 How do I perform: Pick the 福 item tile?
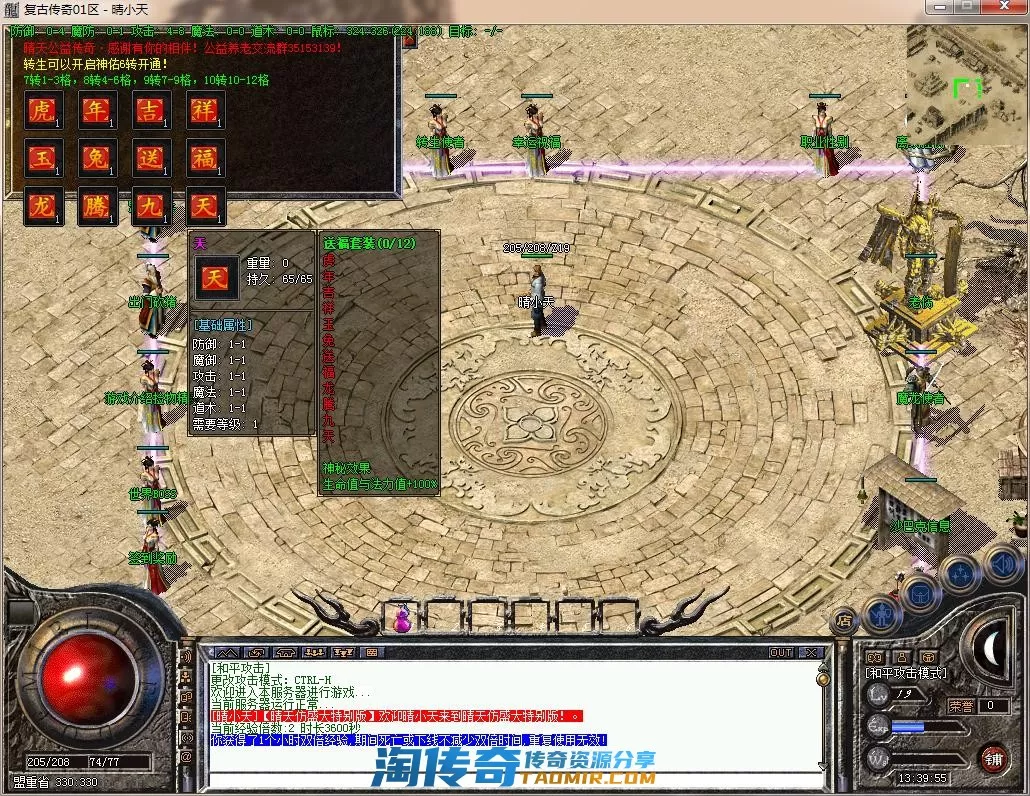pyautogui.click(x=205, y=158)
